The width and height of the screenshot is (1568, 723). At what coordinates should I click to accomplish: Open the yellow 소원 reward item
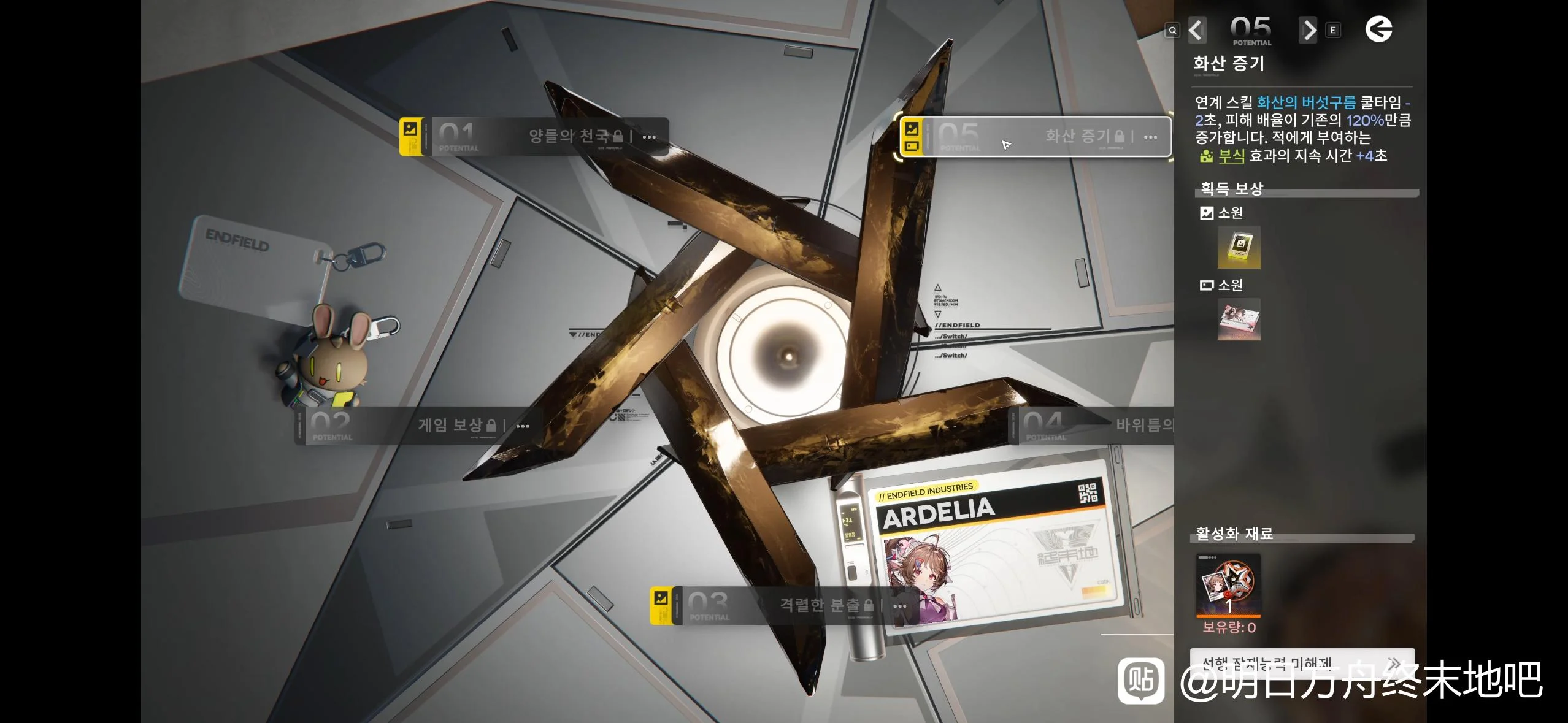[1239, 247]
